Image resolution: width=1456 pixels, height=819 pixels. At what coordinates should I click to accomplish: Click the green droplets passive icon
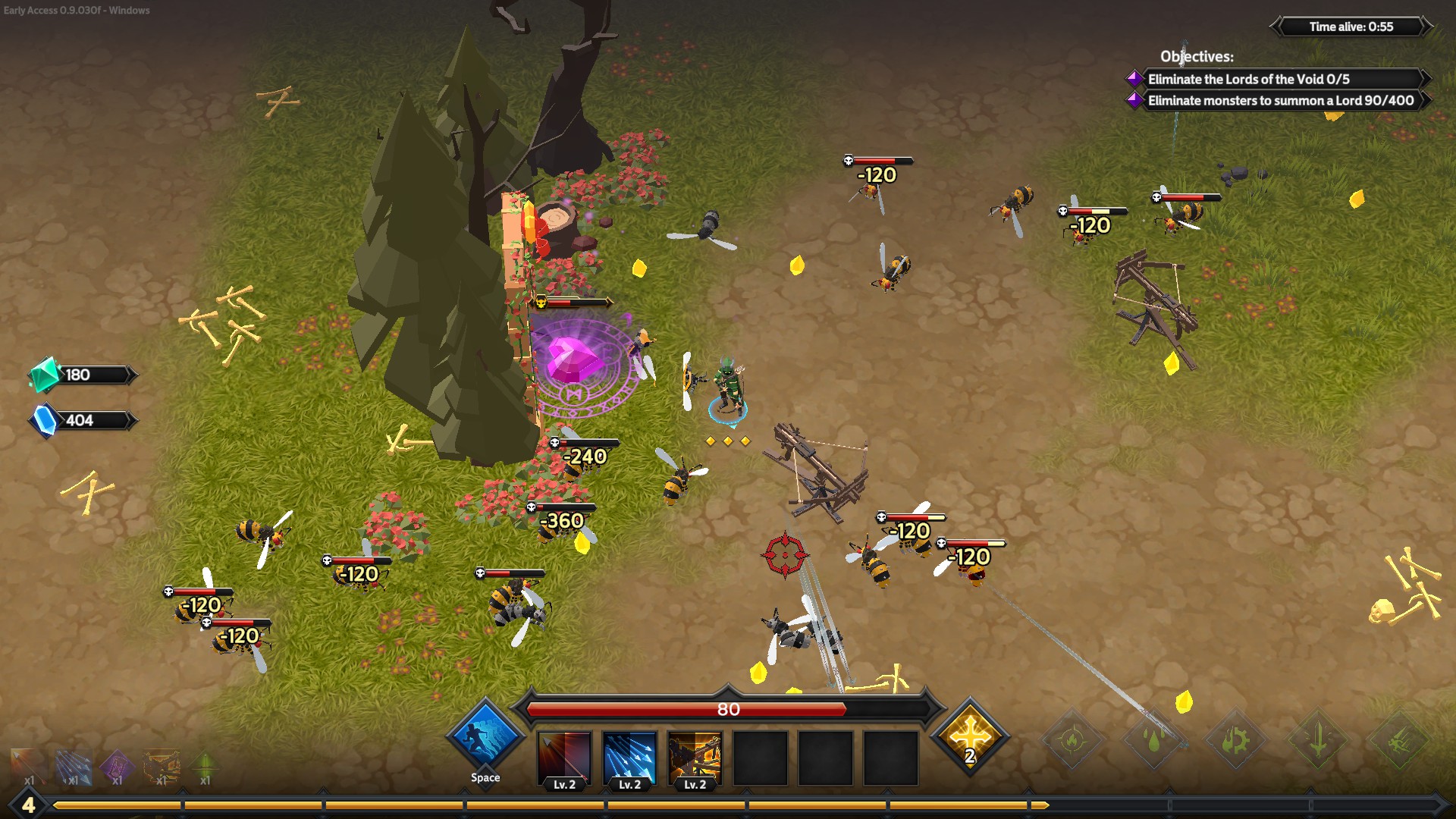[1153, 739]
